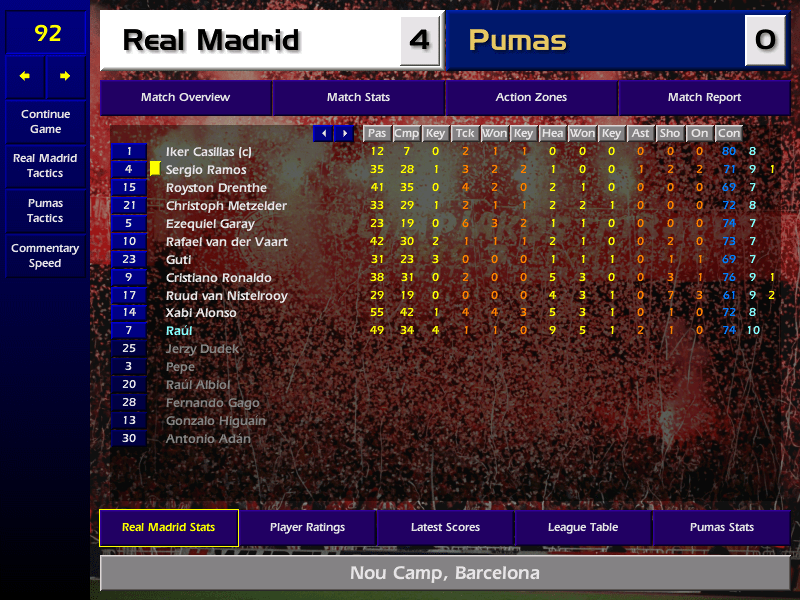Open Player Ratings

[x=307, y=527]
